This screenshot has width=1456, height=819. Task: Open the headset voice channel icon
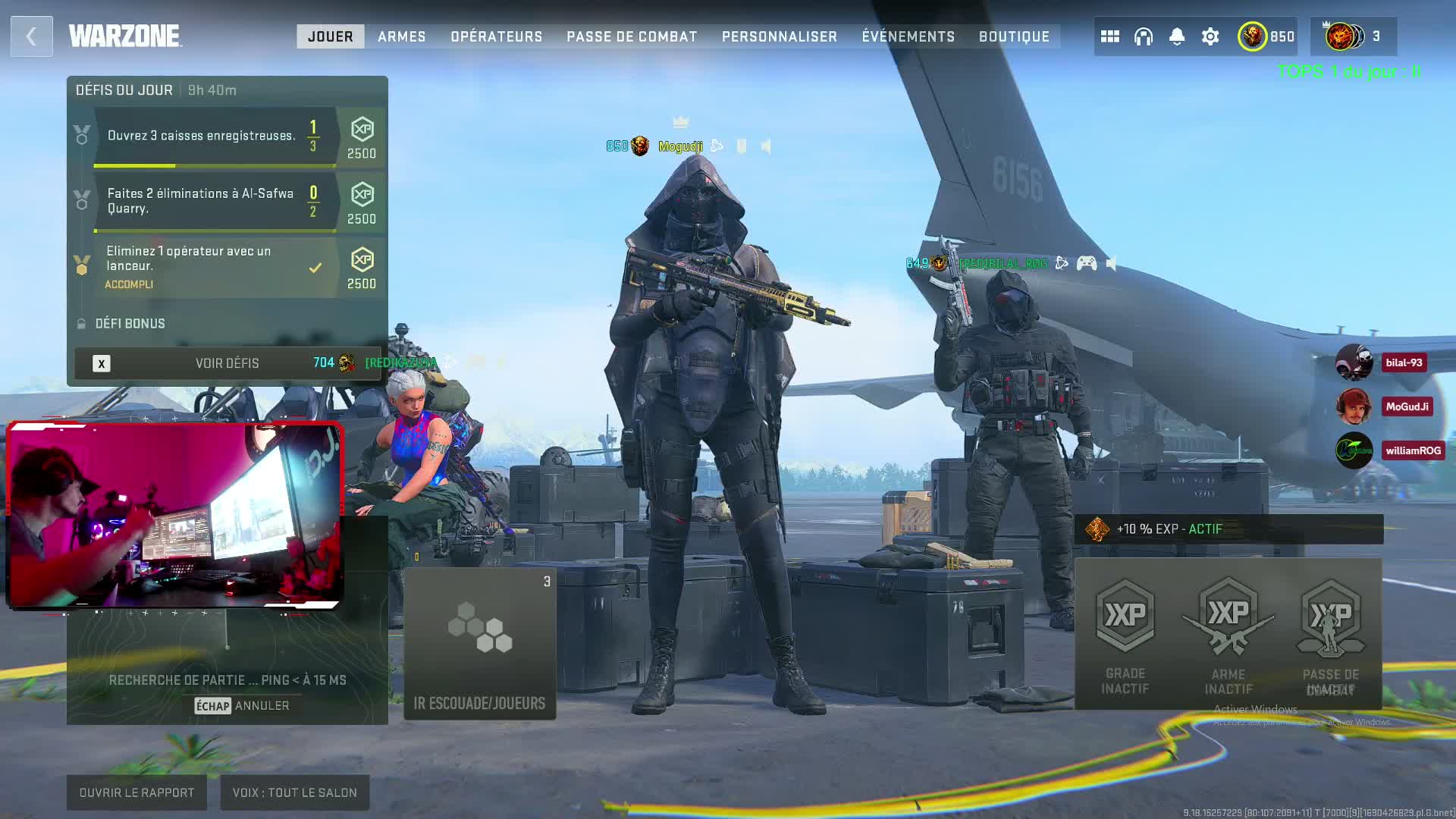coord(1143,36)
